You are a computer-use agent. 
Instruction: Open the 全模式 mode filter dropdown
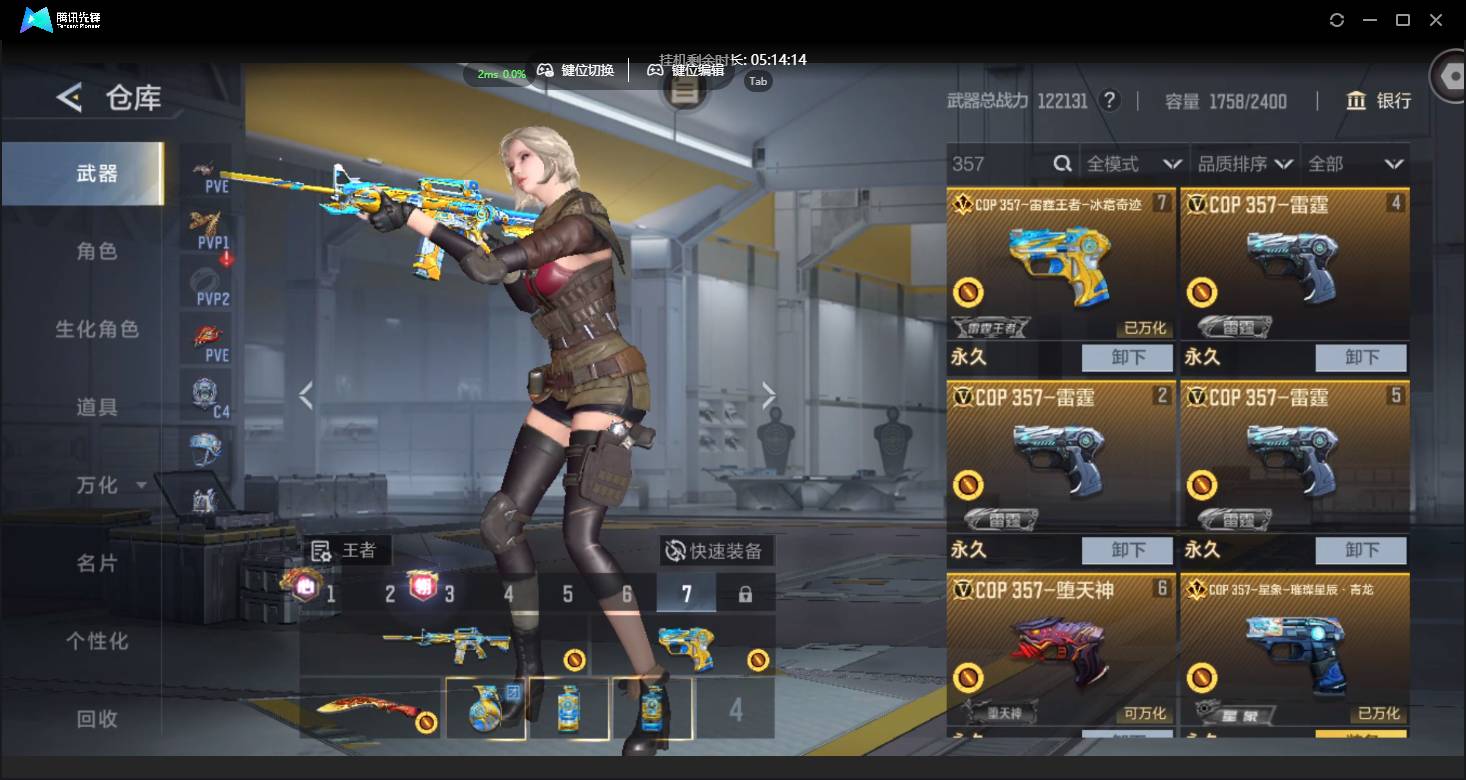1134,164
